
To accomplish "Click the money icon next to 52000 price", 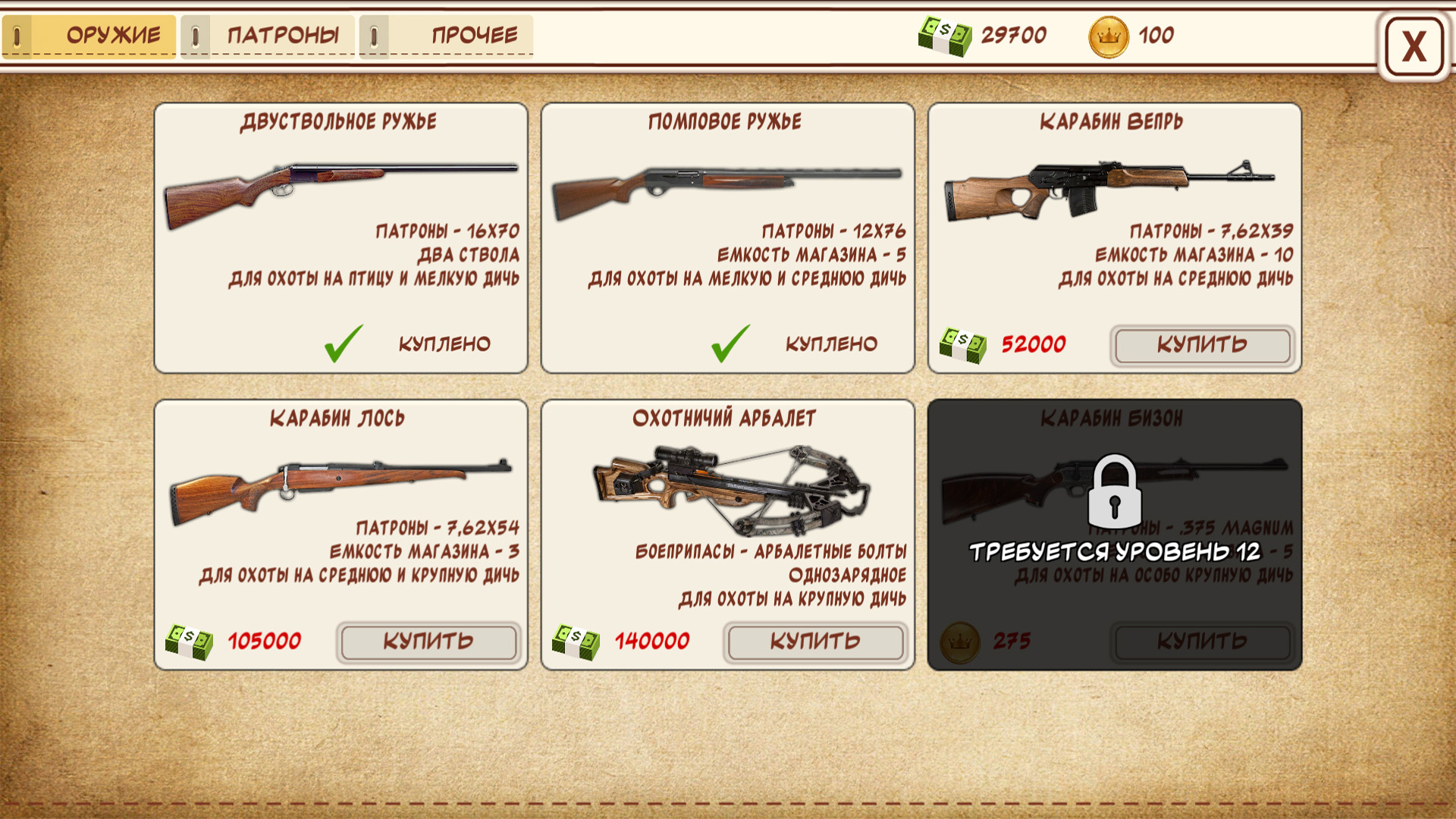I will [963, 343].
